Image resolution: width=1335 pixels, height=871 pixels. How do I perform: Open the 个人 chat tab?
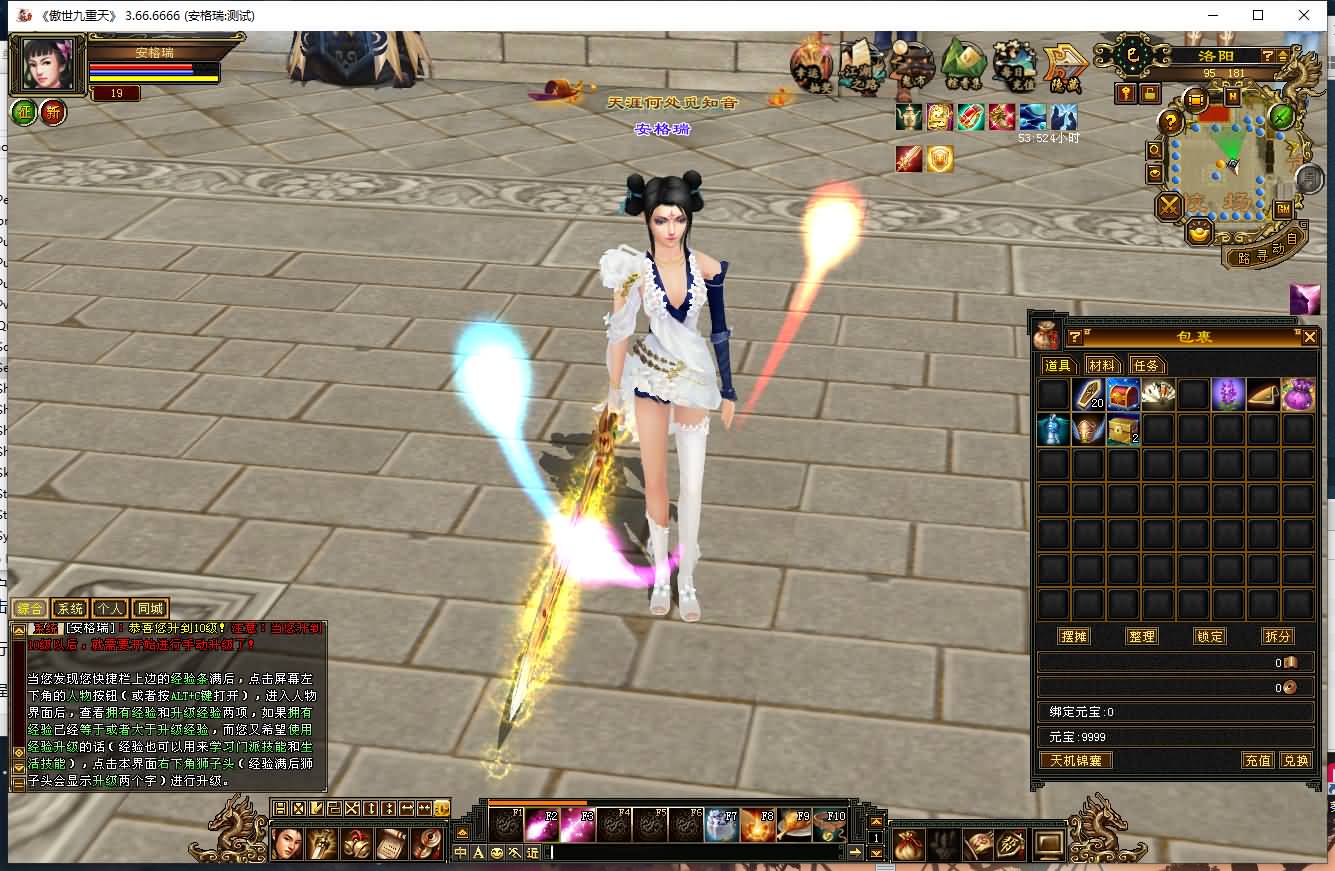[110, 608]
